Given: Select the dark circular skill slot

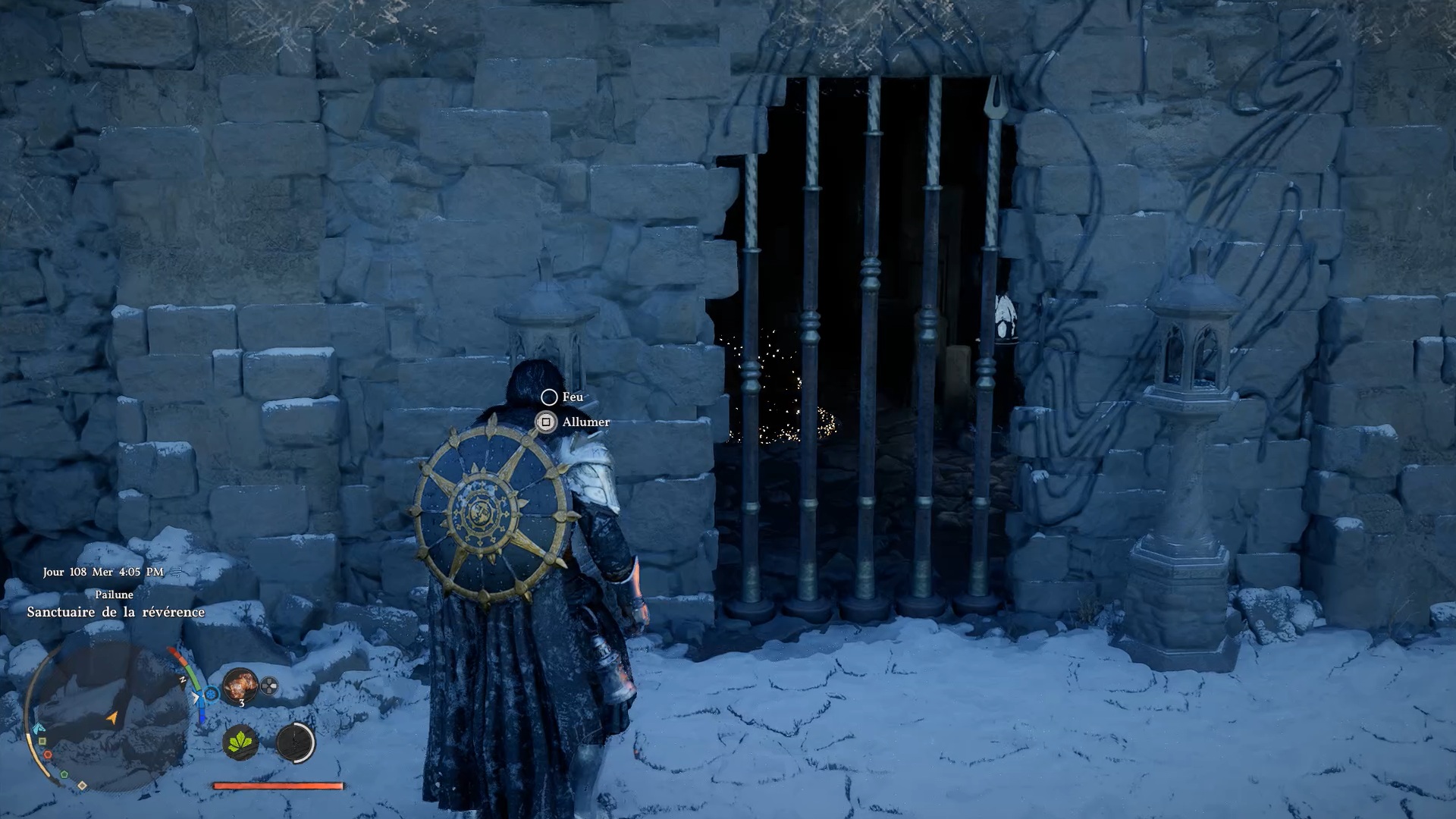Looking at the screenshot, I should (x=295, y=741).
